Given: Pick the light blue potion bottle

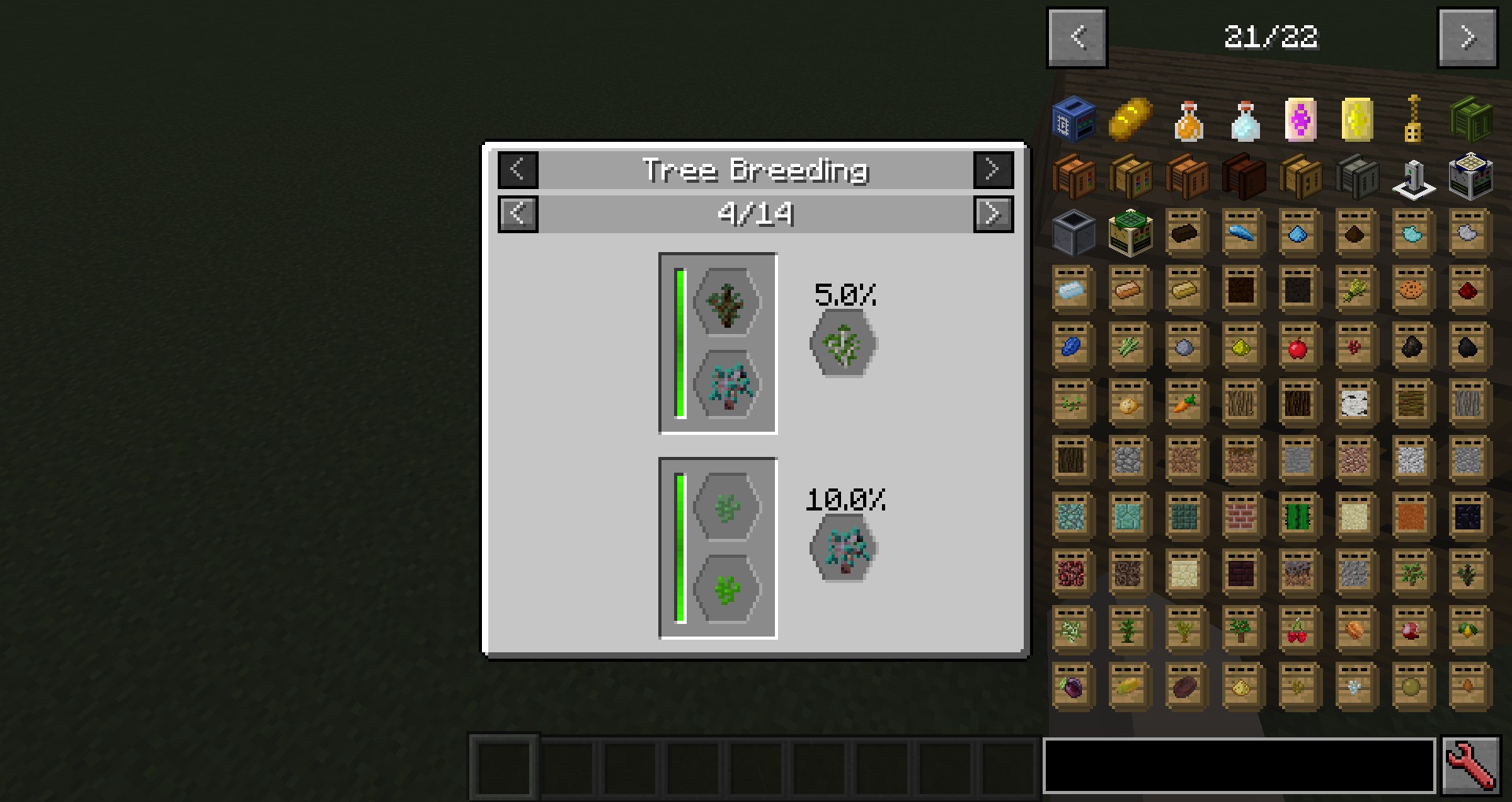Looking at the screenshot, I should point(1244,121).
